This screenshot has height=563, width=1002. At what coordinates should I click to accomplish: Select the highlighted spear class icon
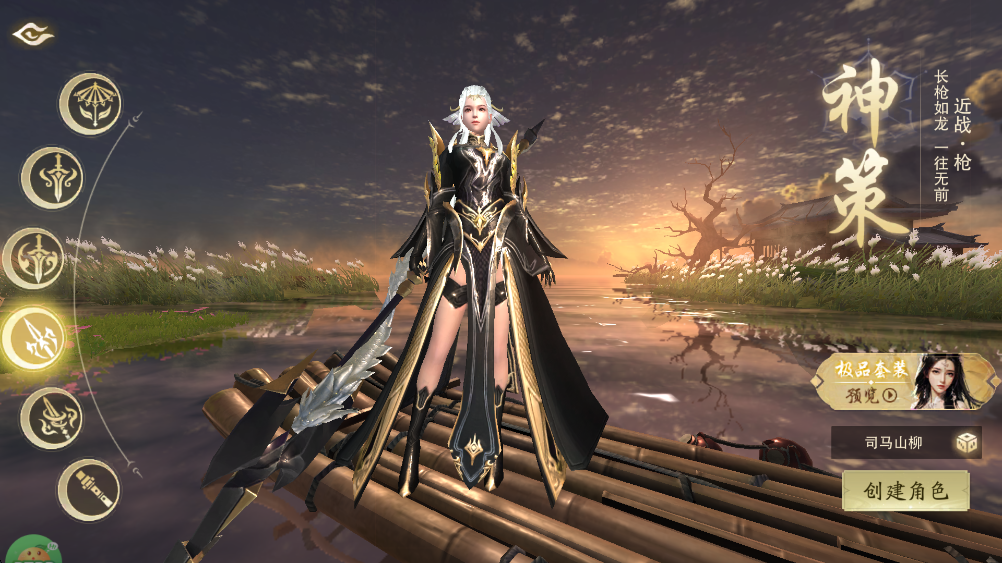pos(33,338)
